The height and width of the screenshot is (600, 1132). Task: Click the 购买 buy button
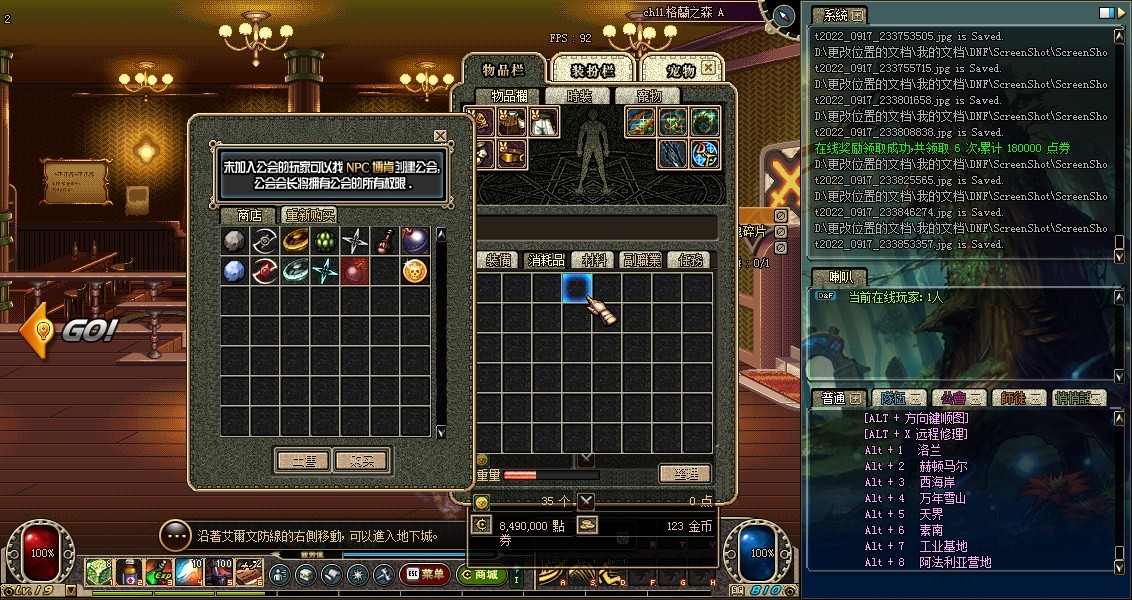[x=361, y=461]
